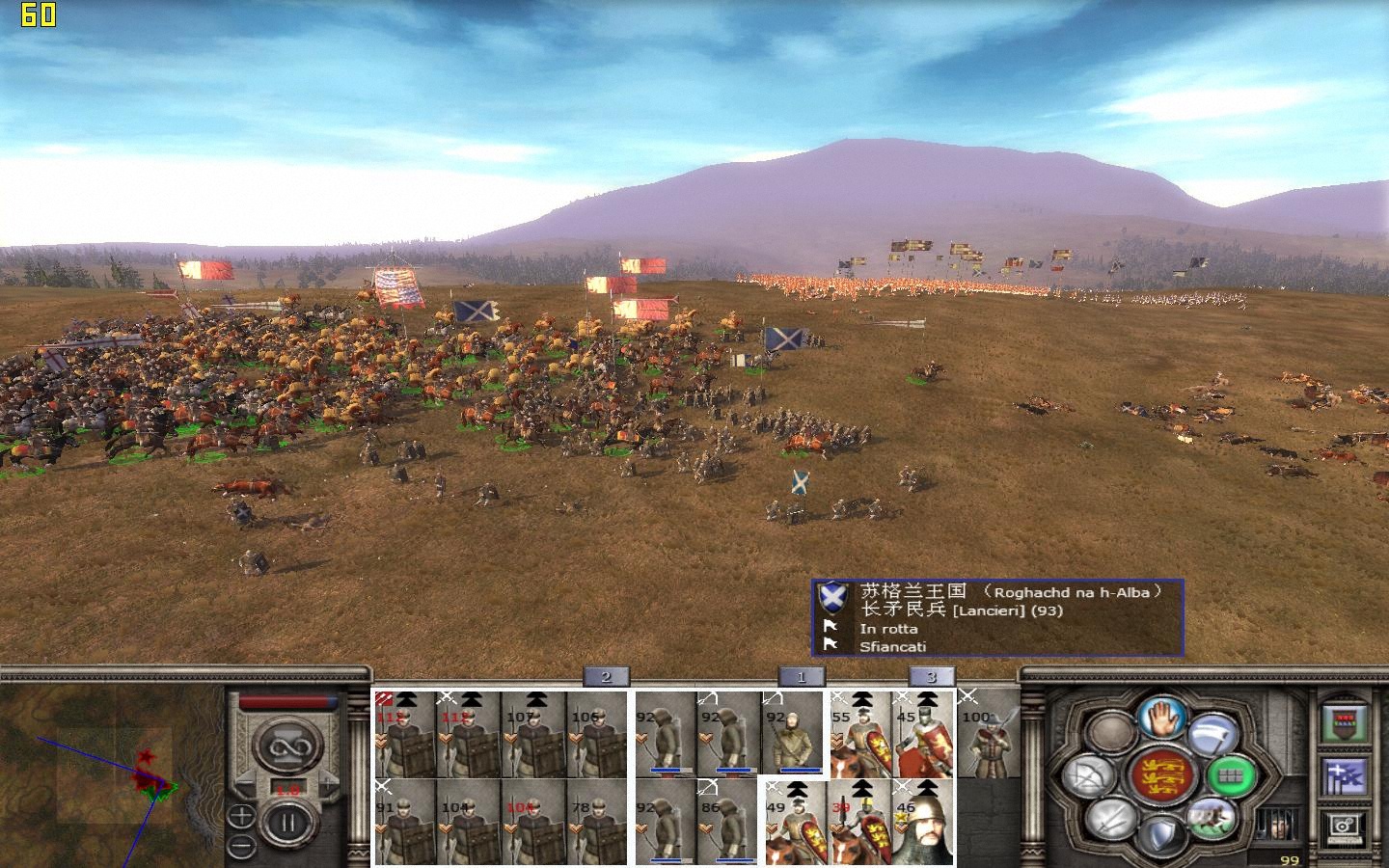Select group 3 tab

(x=931, y=676)
